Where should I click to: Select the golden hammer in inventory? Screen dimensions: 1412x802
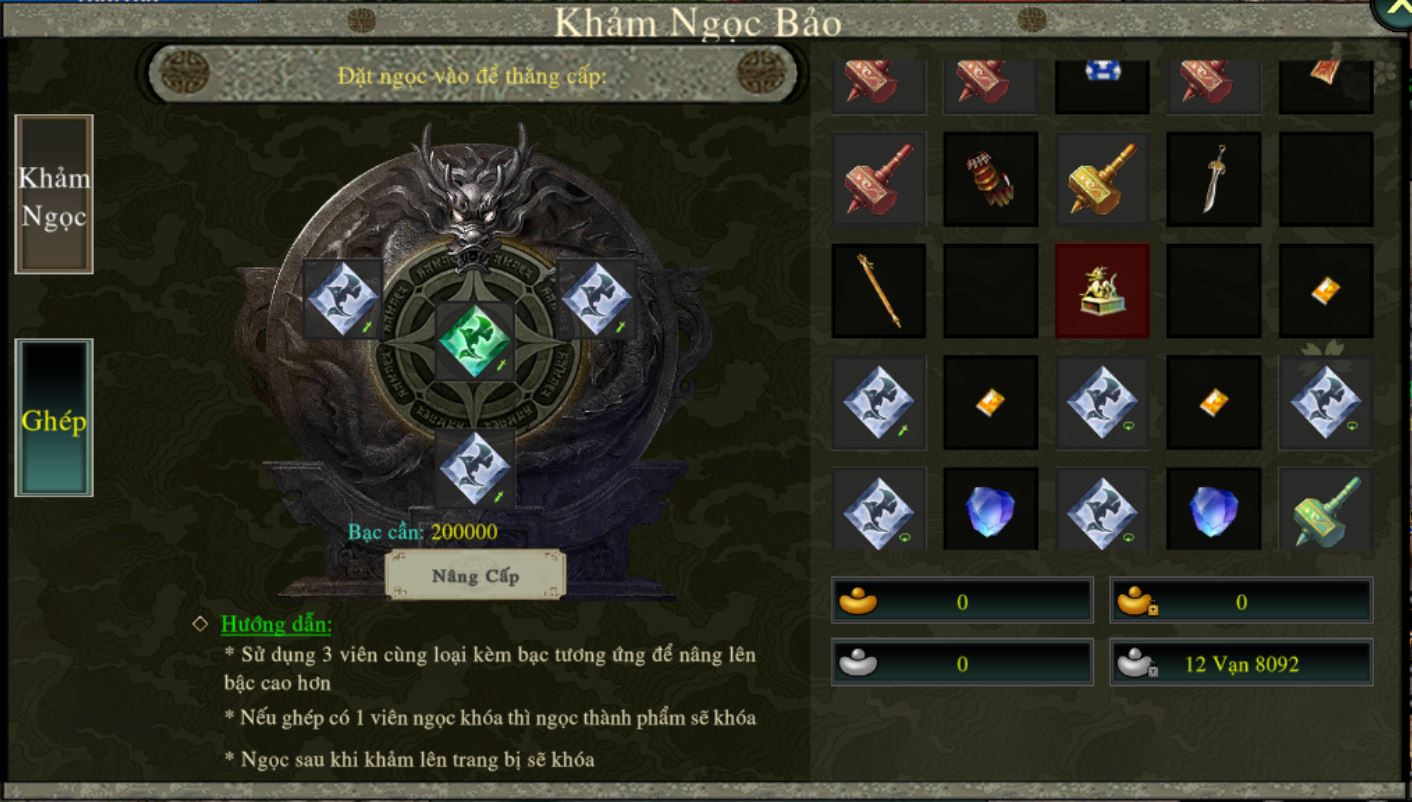(x=1102, y=179)
